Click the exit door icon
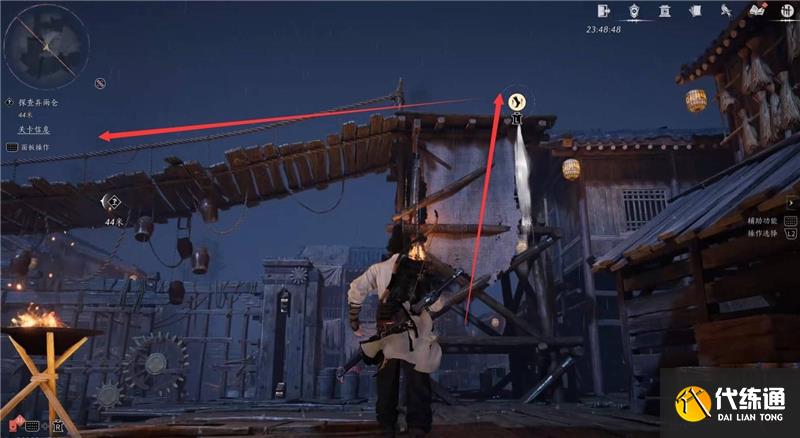800x438 pixels. point(604,10)
